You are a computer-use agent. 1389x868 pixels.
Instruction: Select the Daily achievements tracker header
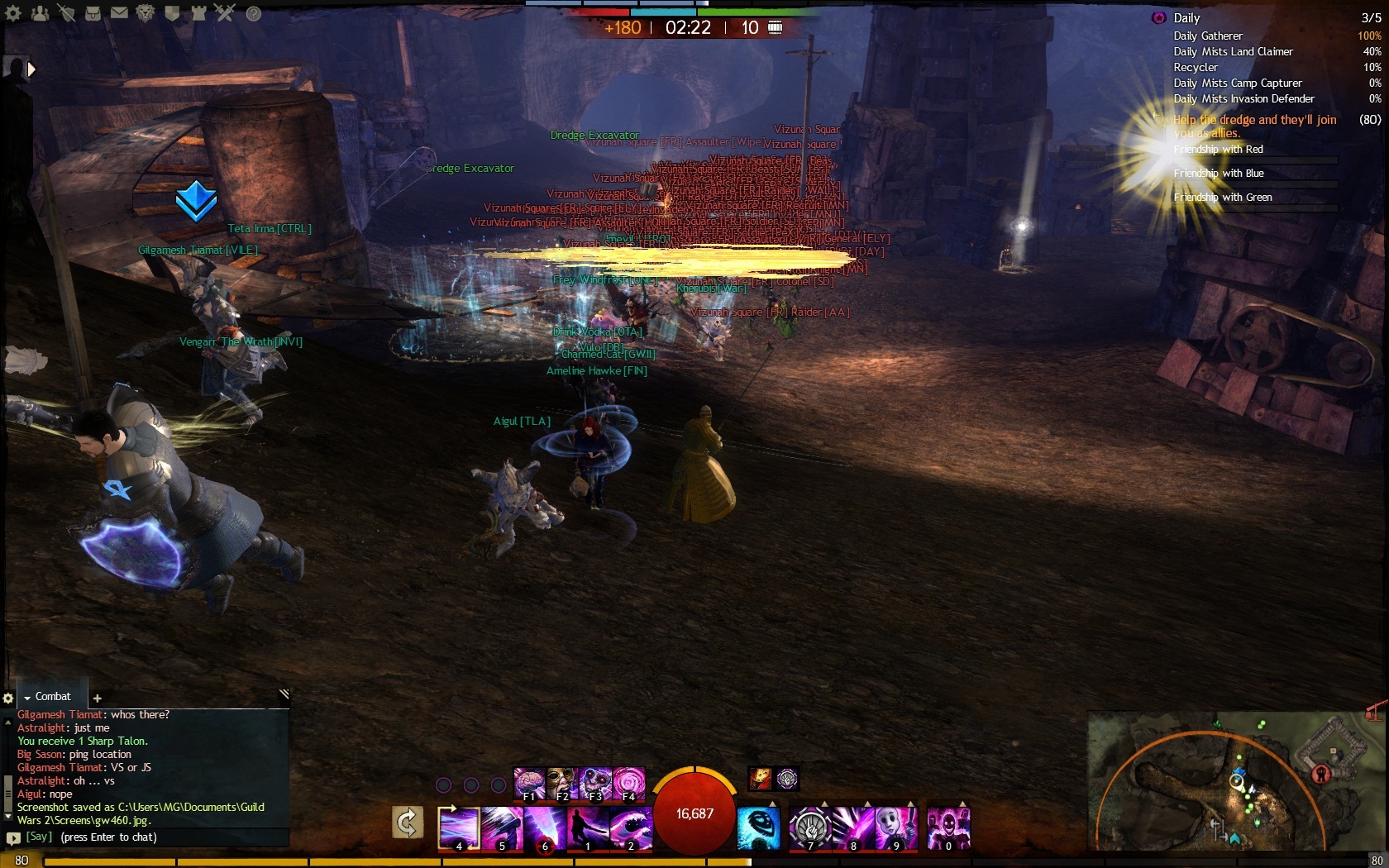1186,18
